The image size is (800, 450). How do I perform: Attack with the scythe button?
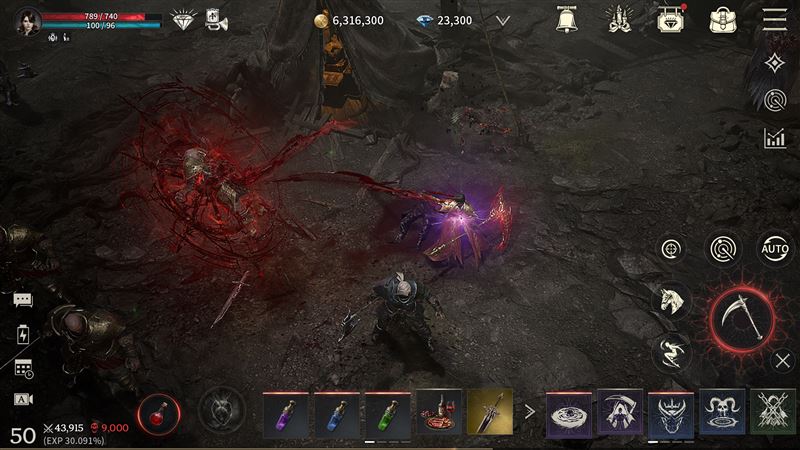[x=742, y=320]
